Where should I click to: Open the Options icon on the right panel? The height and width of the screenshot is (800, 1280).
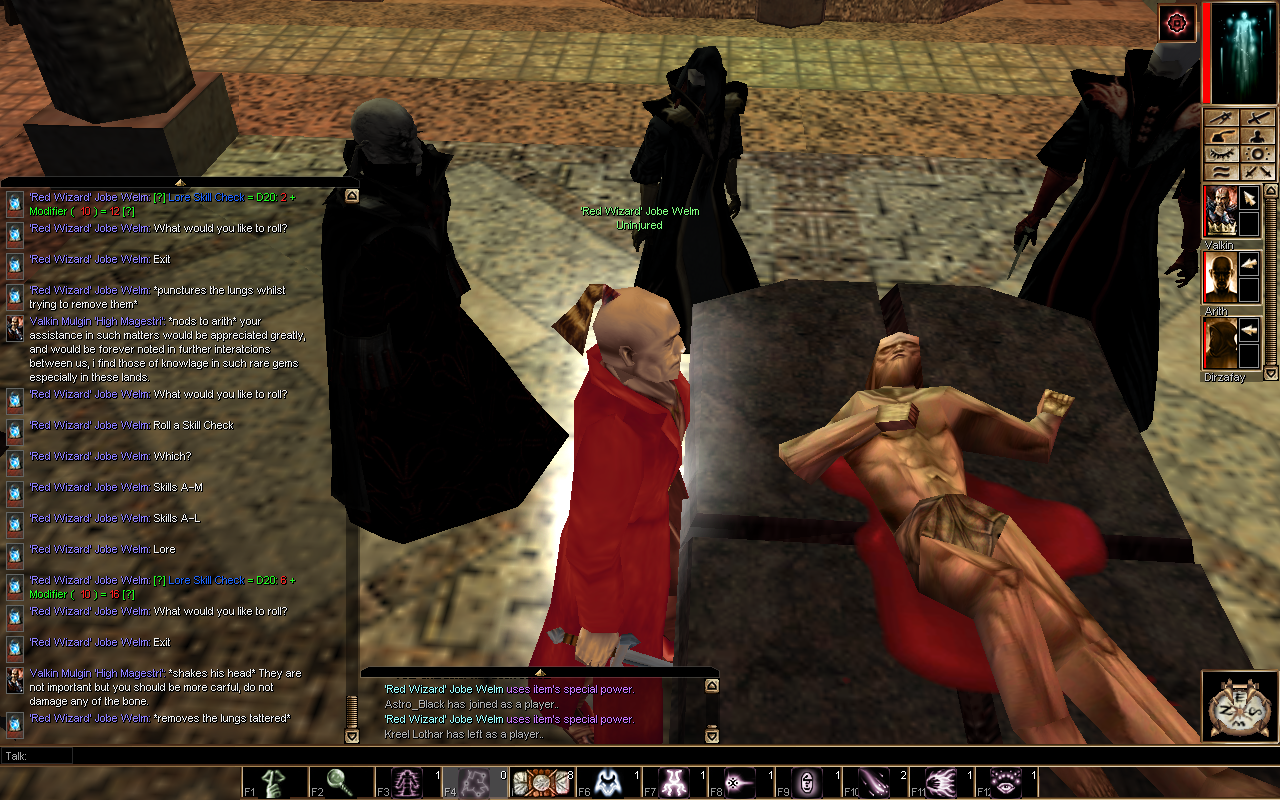pyautogui.click(x=1260, y=154)
